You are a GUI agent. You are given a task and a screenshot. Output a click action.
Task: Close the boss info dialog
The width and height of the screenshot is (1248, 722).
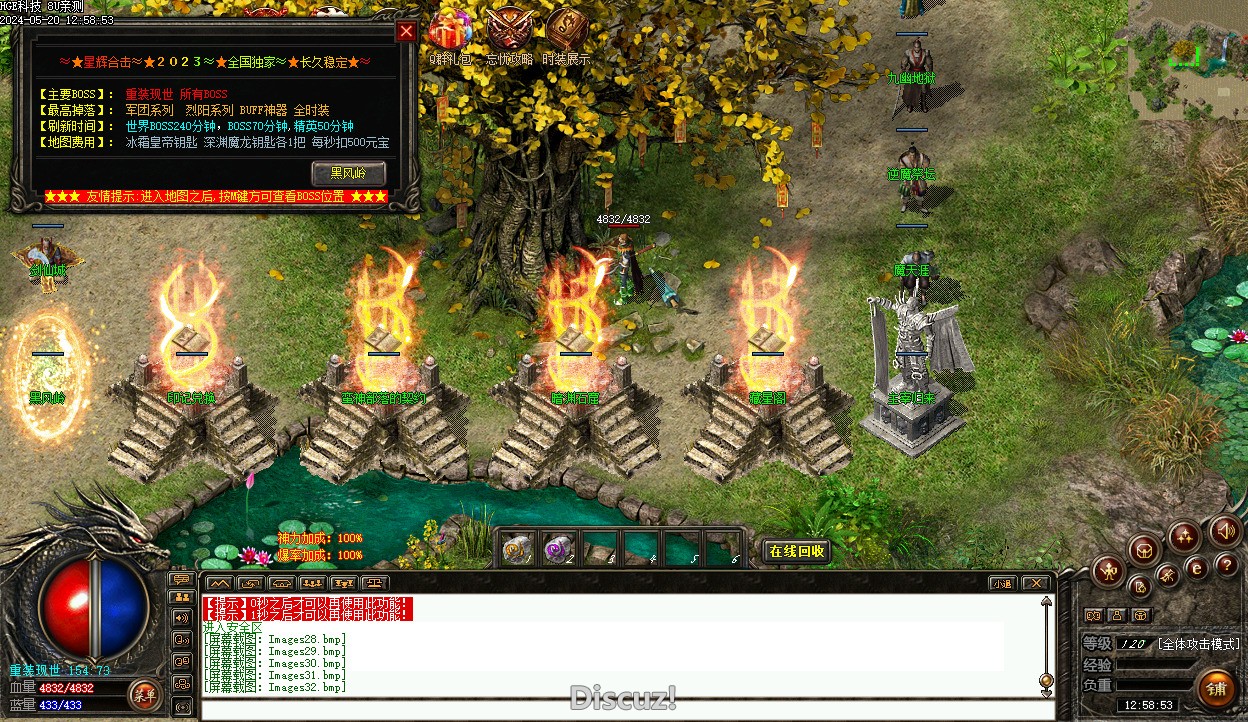click(406, 32)
